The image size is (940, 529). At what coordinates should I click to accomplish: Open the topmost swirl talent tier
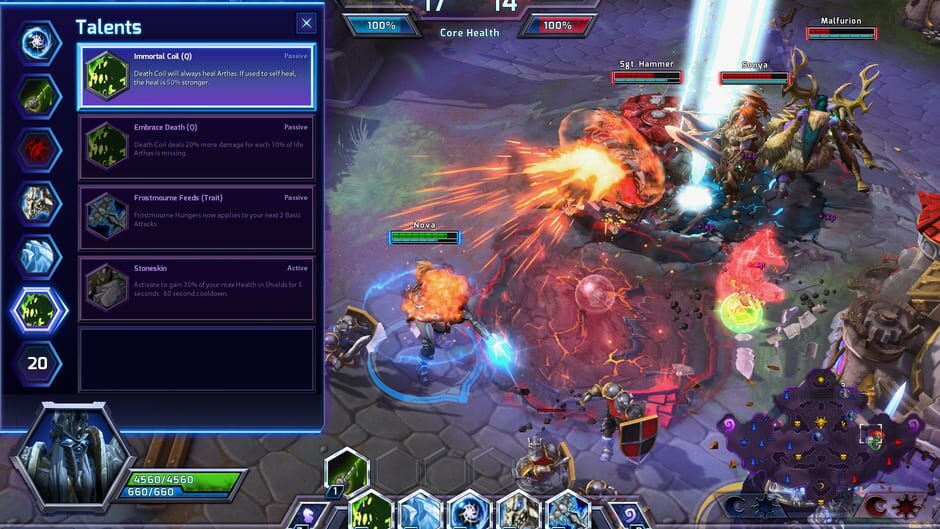click(x=39, y=43)
